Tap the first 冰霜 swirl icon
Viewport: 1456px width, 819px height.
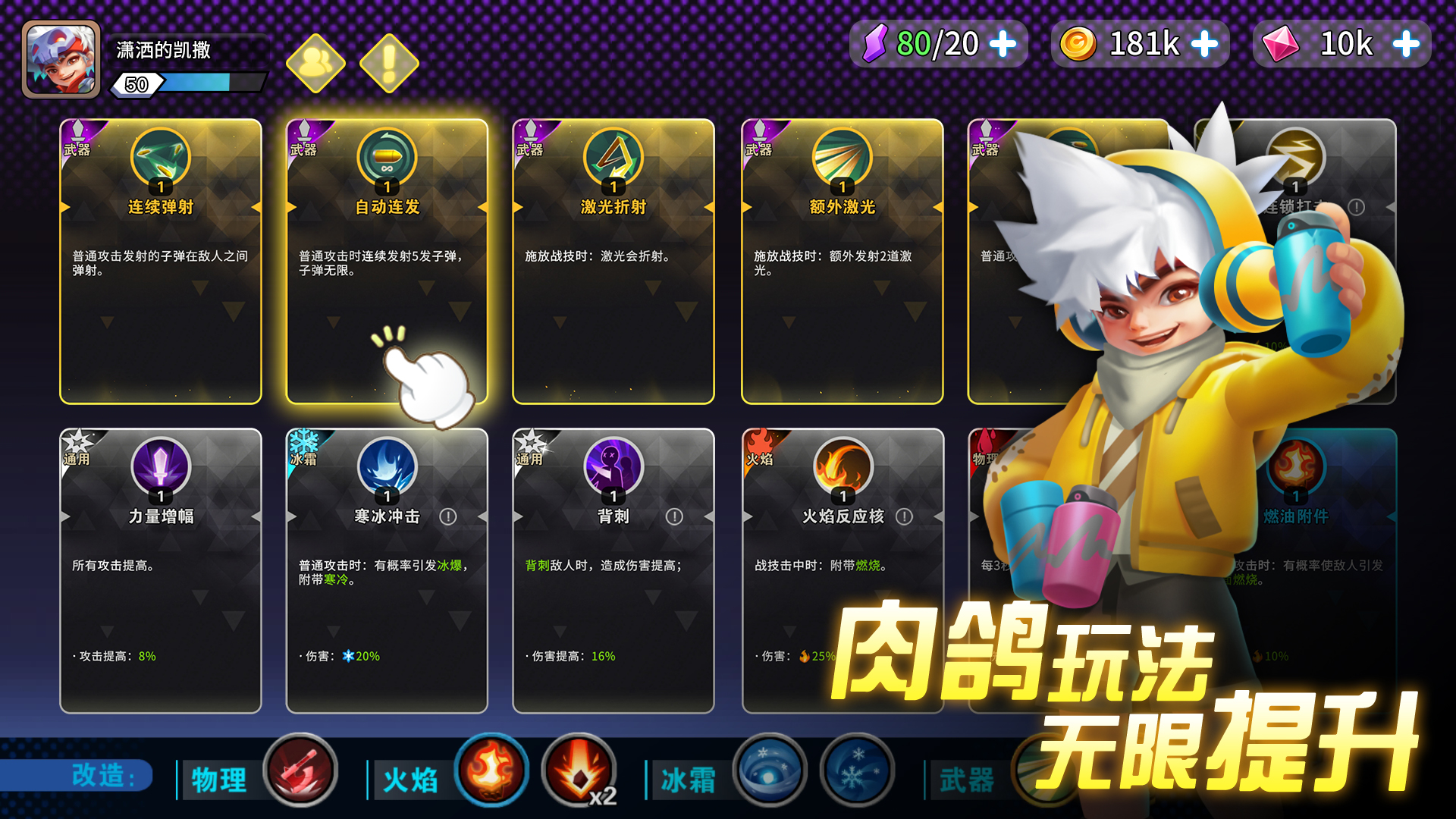771,770
